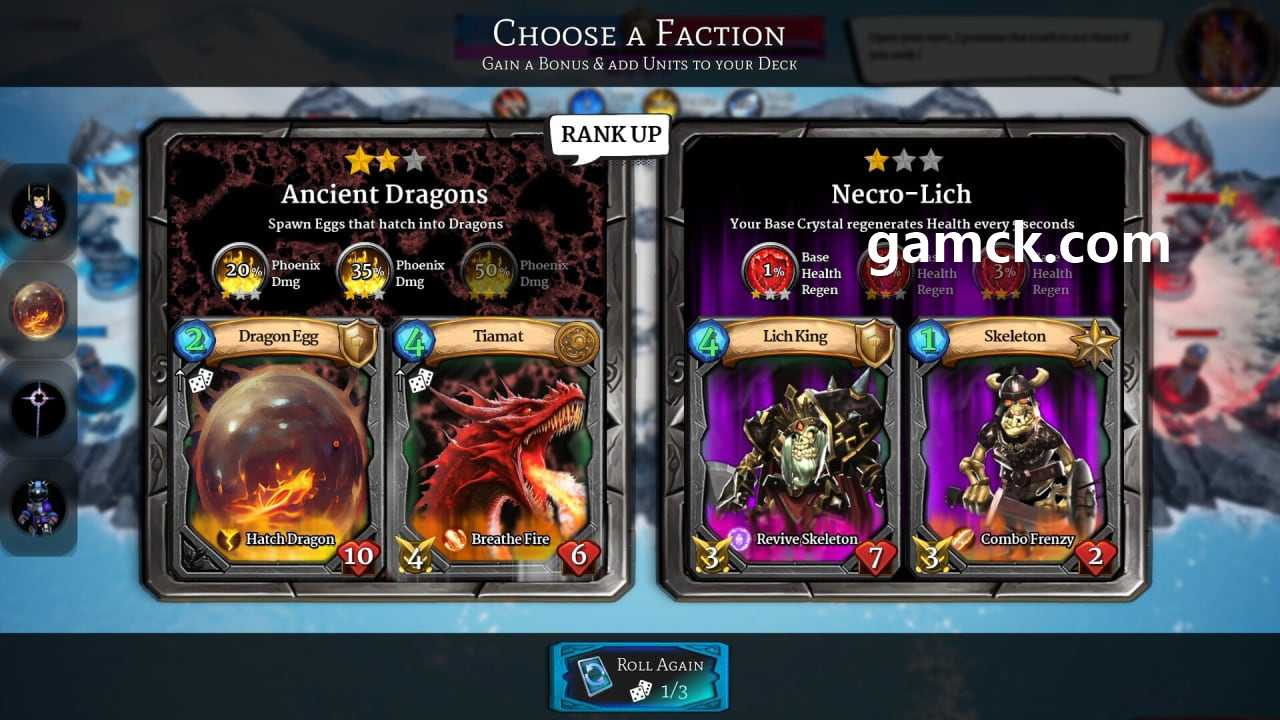Inspect the 20% Phoenix Dmg bonus icon
This screenshot has height=720, width=1280.
click(x=239, y=271)
